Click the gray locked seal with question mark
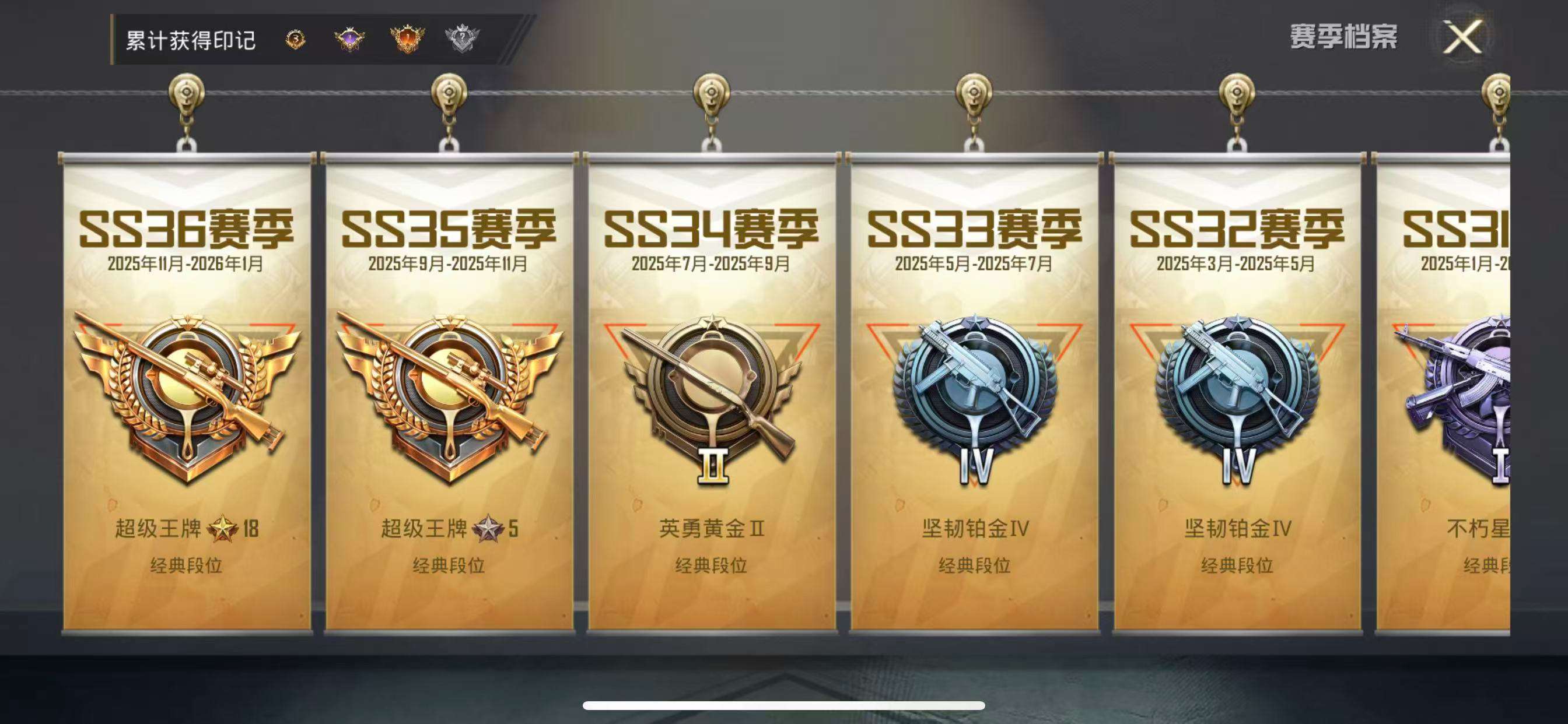 [x=463, y=39]
